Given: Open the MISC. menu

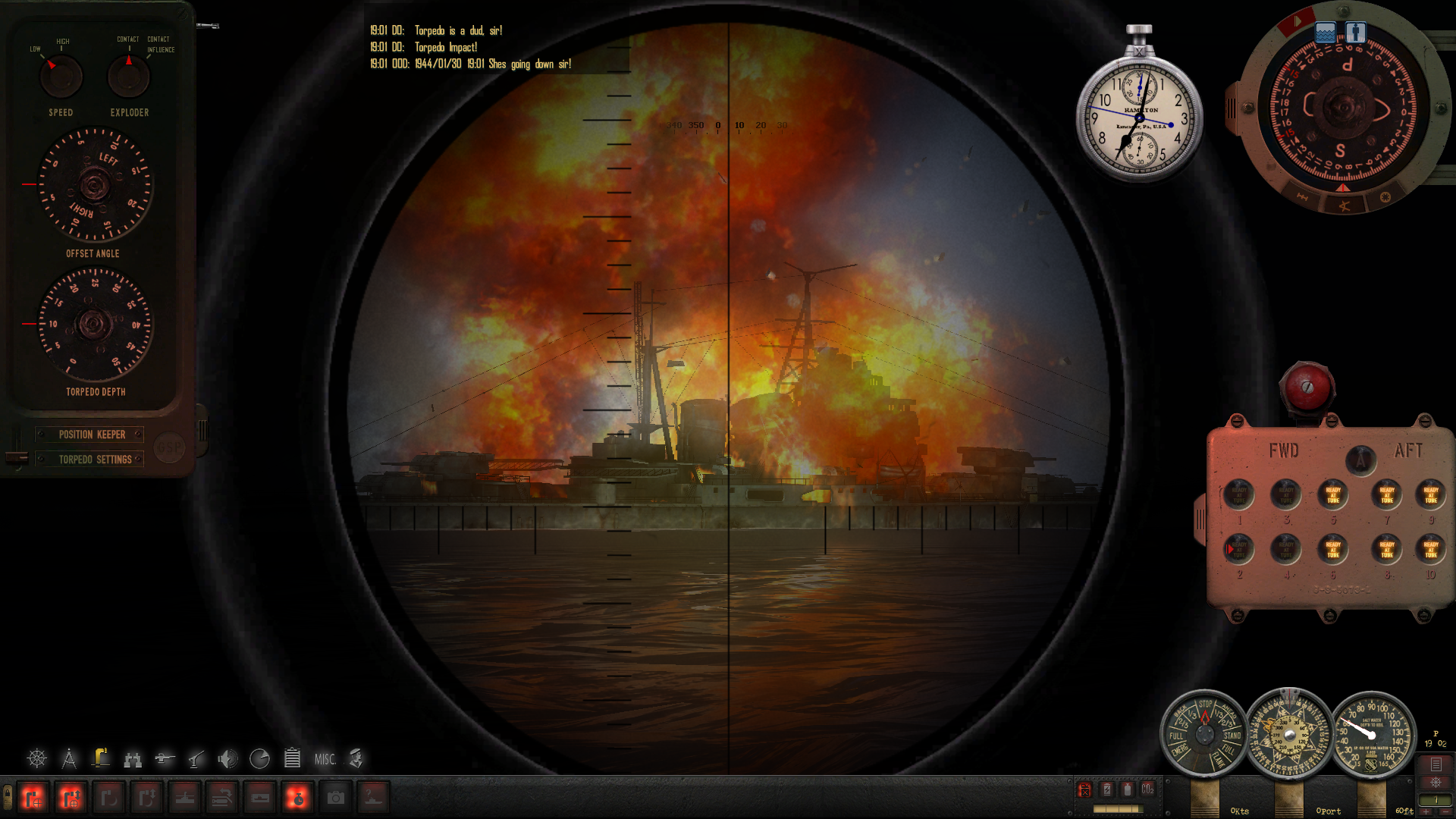Looking at the screenshot, I should pos(325,759).
